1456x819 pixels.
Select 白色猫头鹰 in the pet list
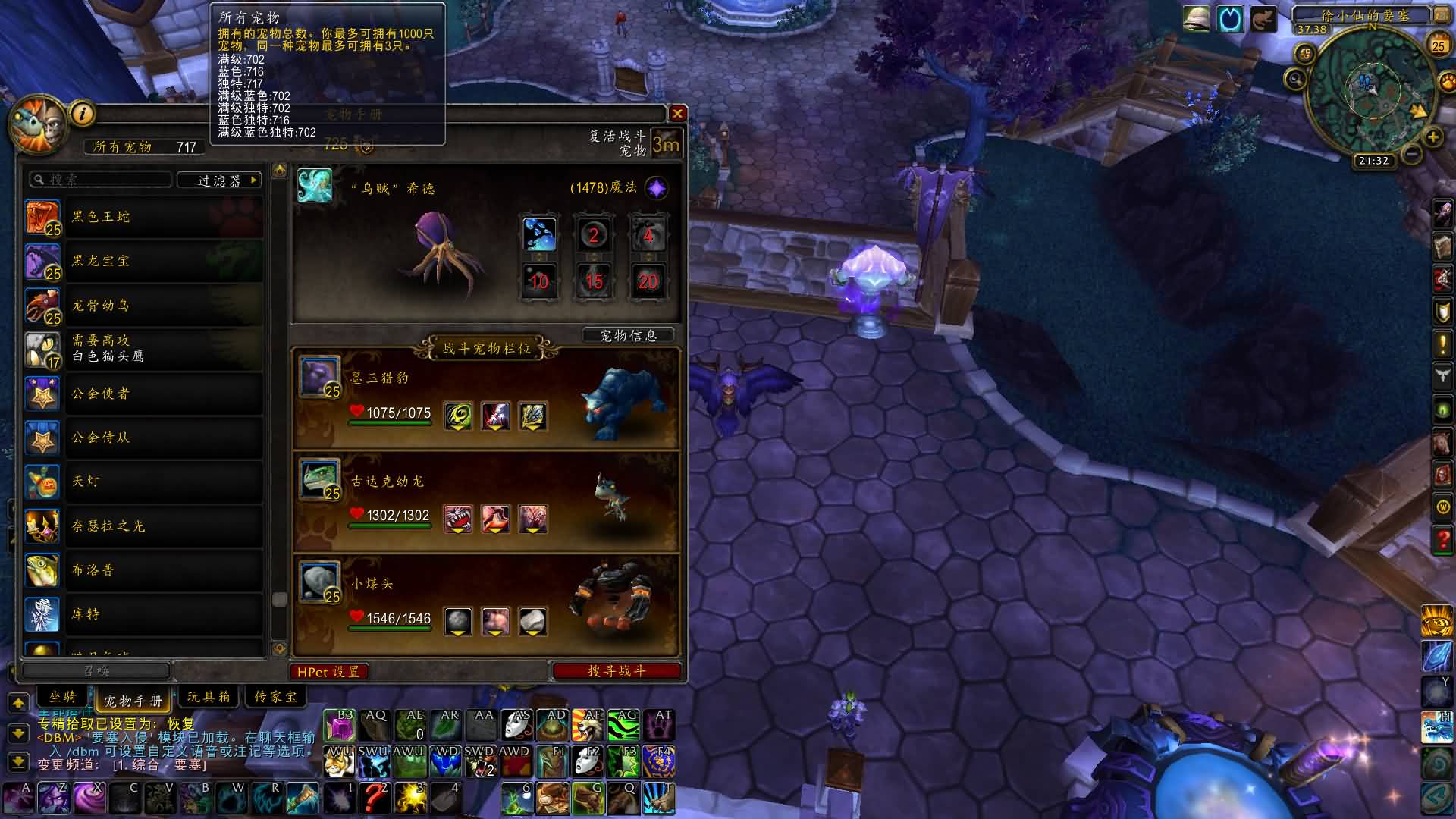pos(144,349)
